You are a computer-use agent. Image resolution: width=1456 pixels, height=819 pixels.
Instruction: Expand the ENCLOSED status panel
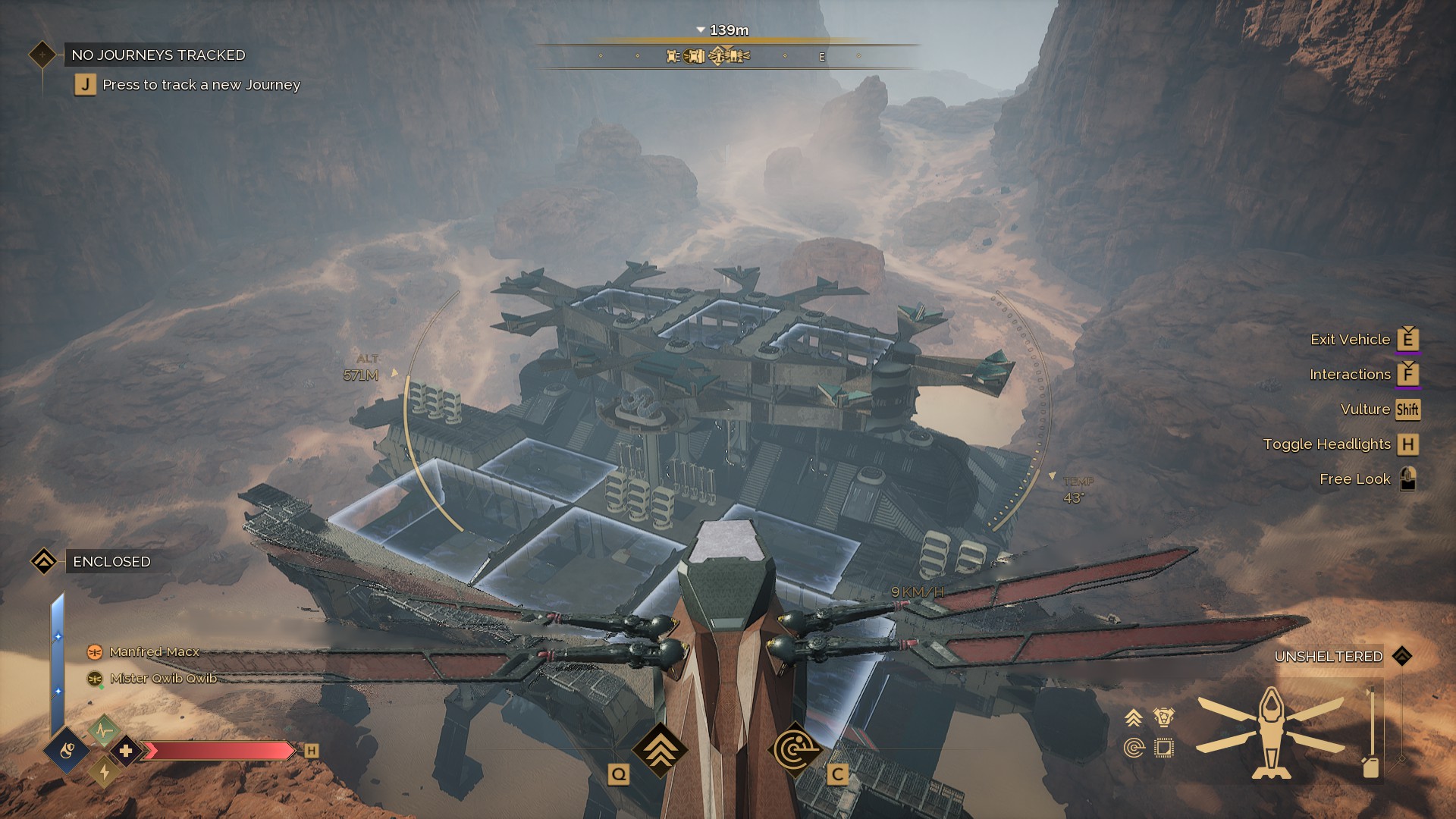point(110,562)
